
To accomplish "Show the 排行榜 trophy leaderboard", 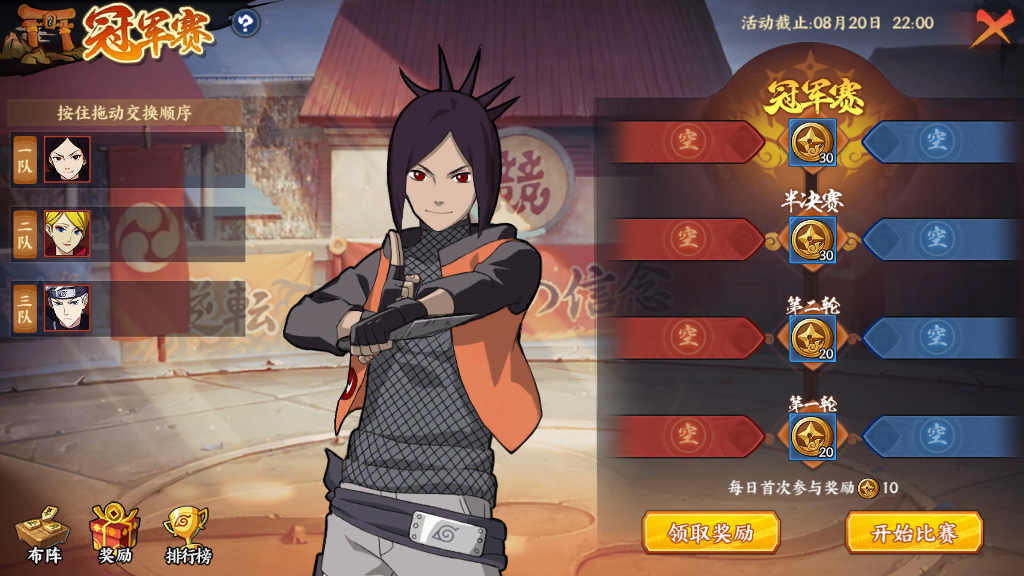I will (x=188, y=535).
